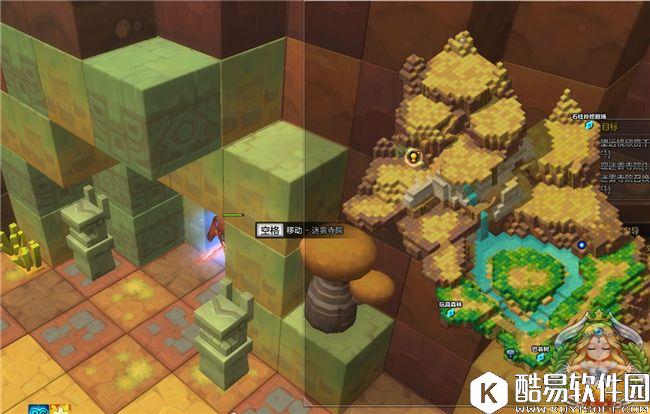This screenshot has width=650, height=414.
Task: Click the gold quest marker on the map
Action: pyautogui.click(x=411, y=157)
